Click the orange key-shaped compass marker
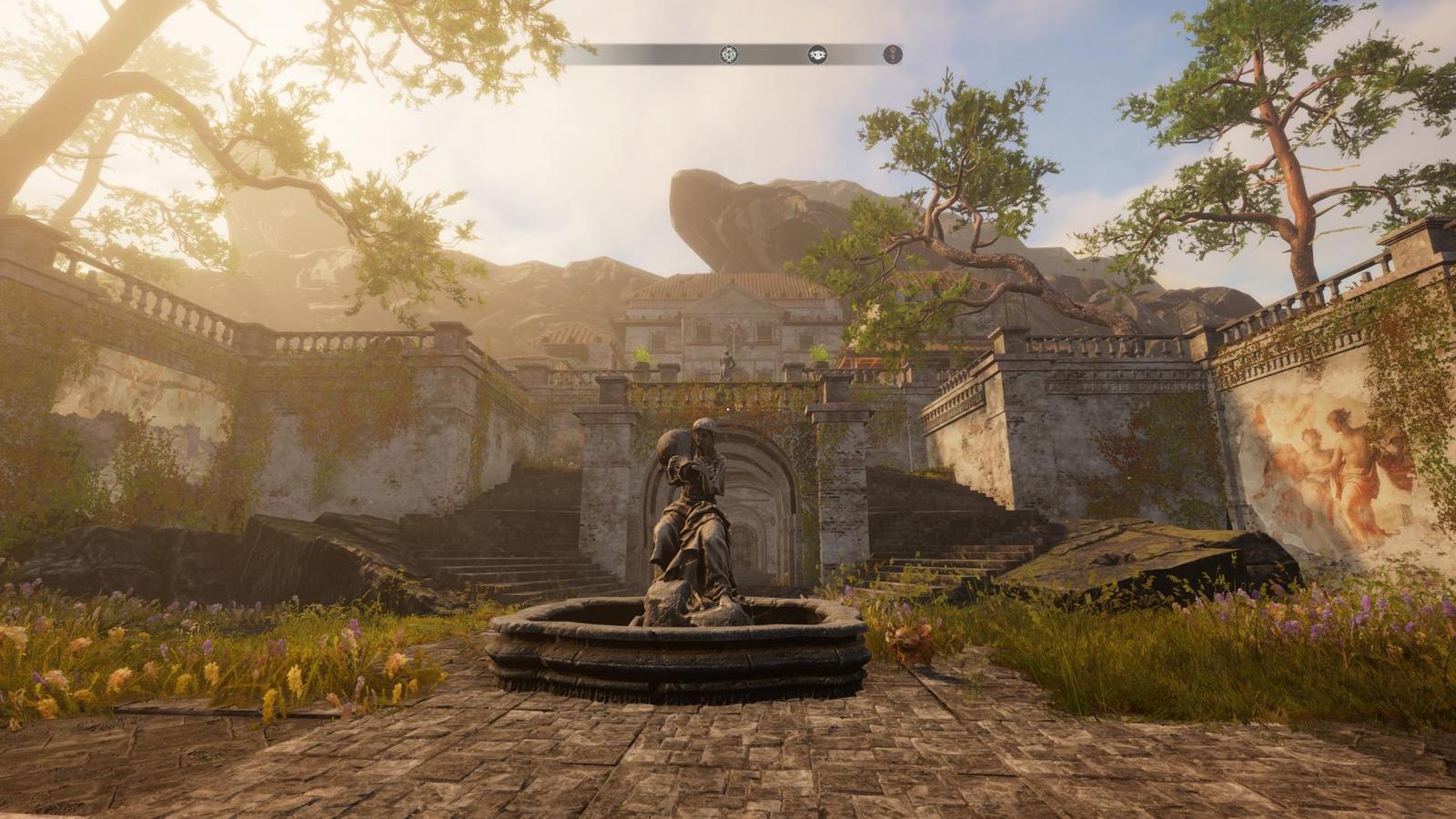This screenshot has width=1456, height=819. tap(894, 55)
